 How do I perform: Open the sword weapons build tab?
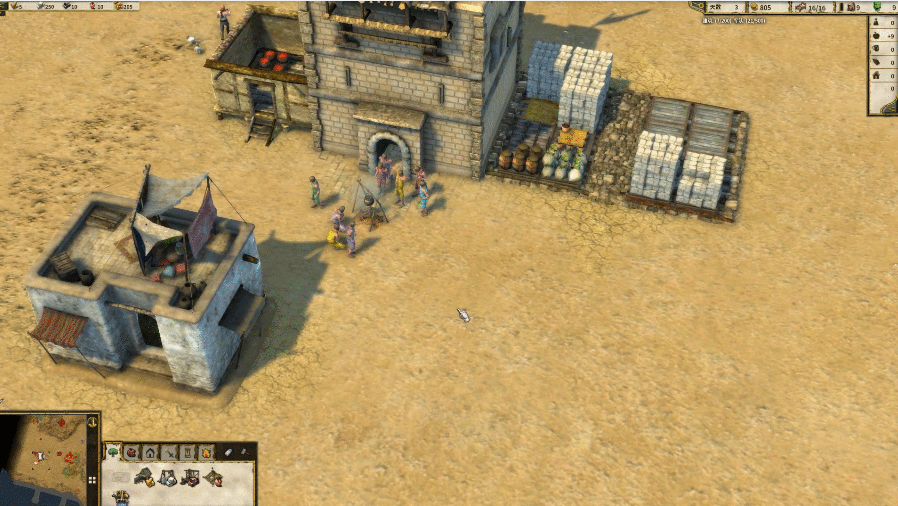[x=169, y=453]
